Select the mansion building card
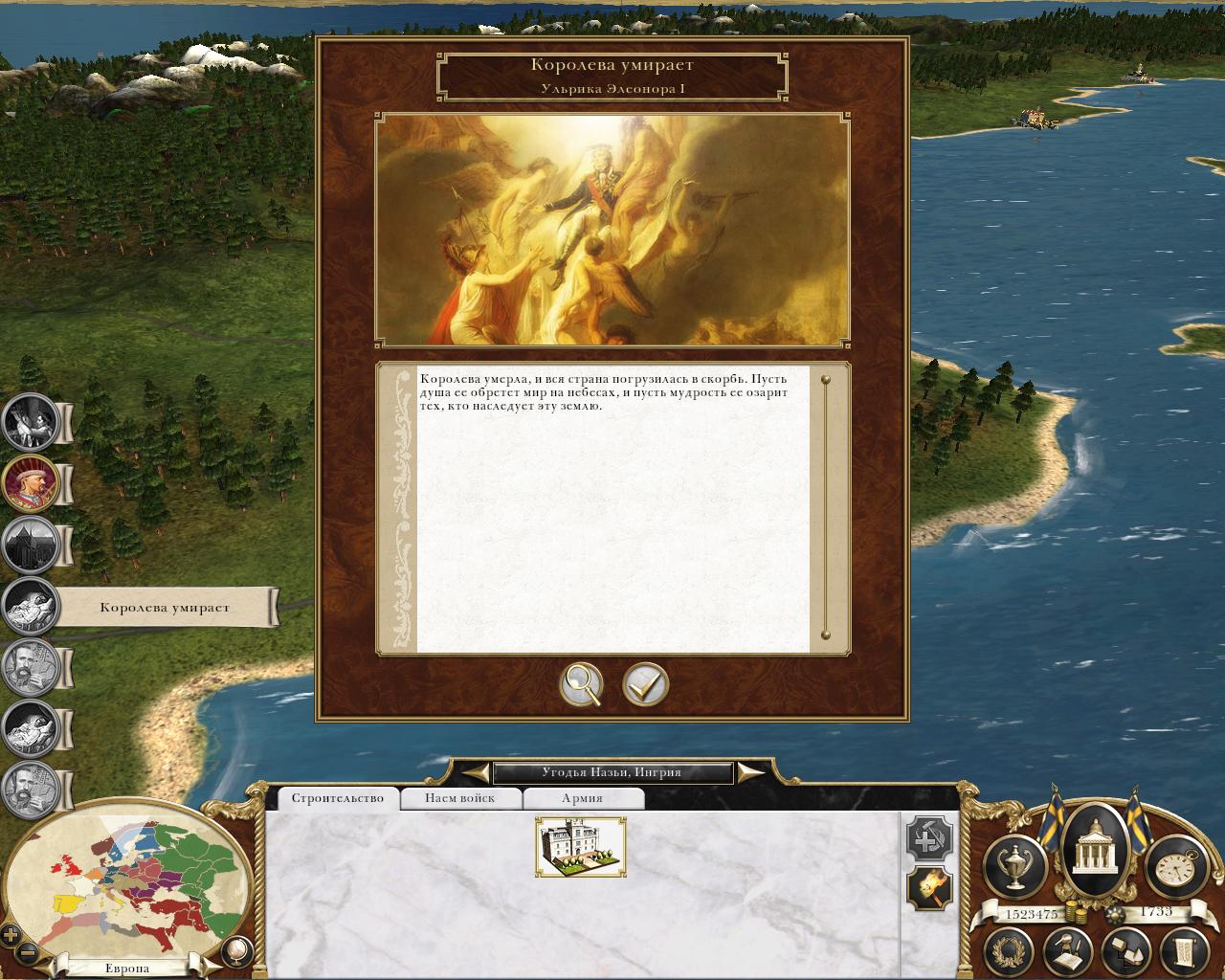This screenshot has width=1225, height=980. [581, 847]
